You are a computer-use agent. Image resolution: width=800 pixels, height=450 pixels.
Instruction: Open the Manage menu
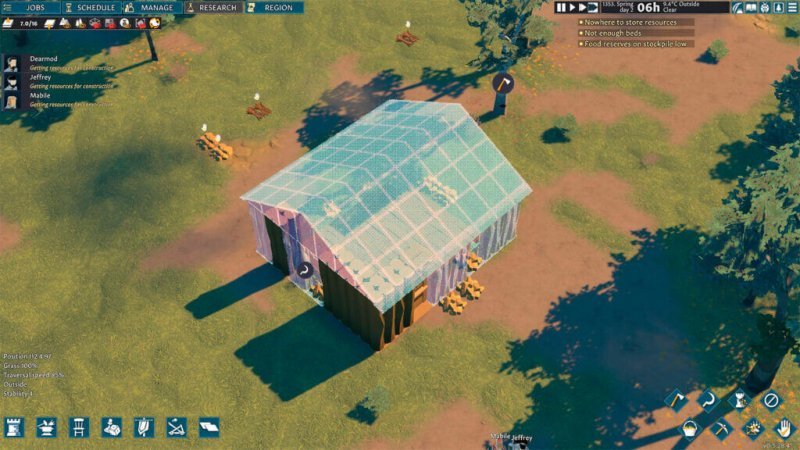150,7
